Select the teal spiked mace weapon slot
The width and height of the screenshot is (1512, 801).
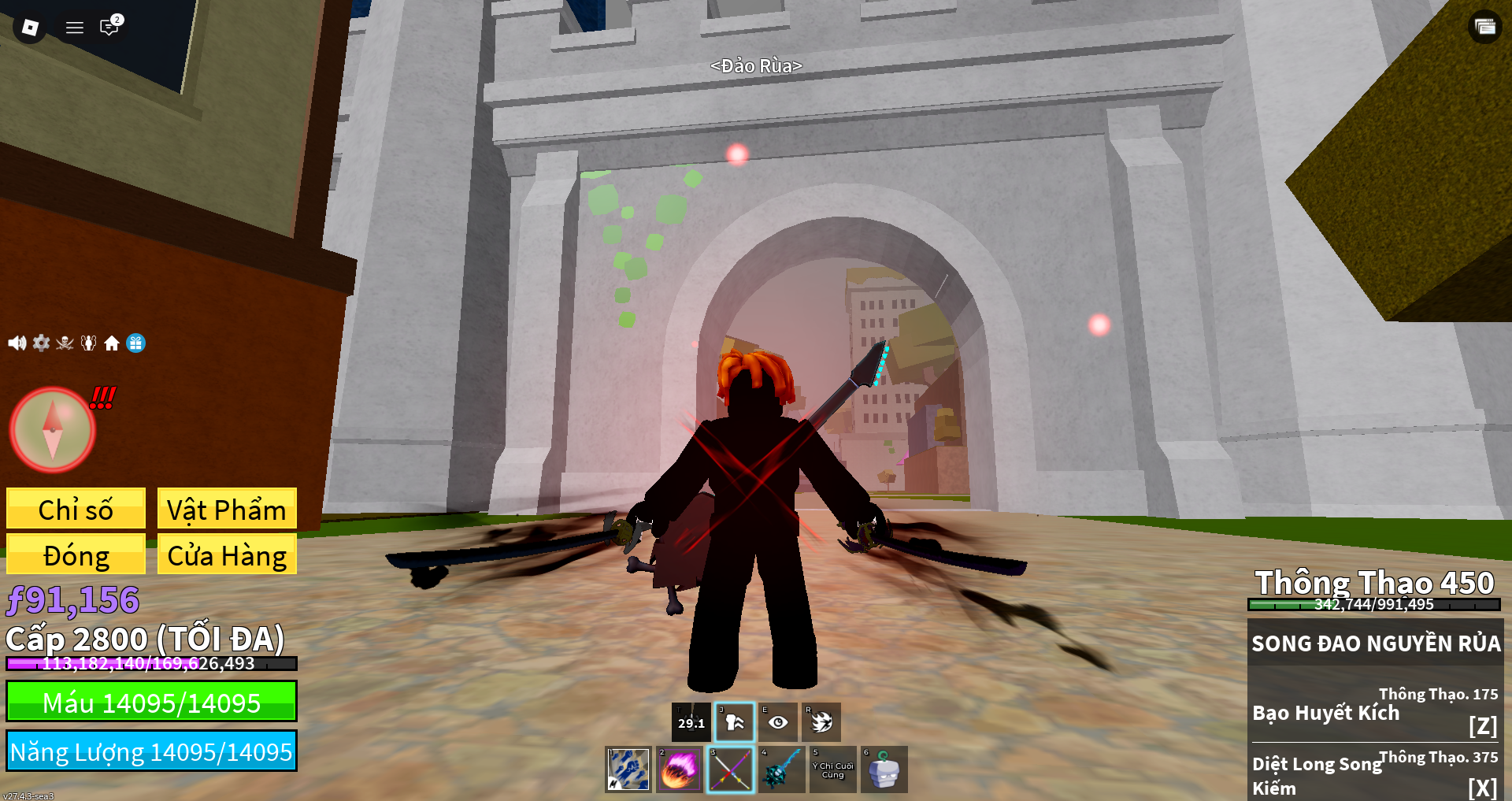coord(781,769)
